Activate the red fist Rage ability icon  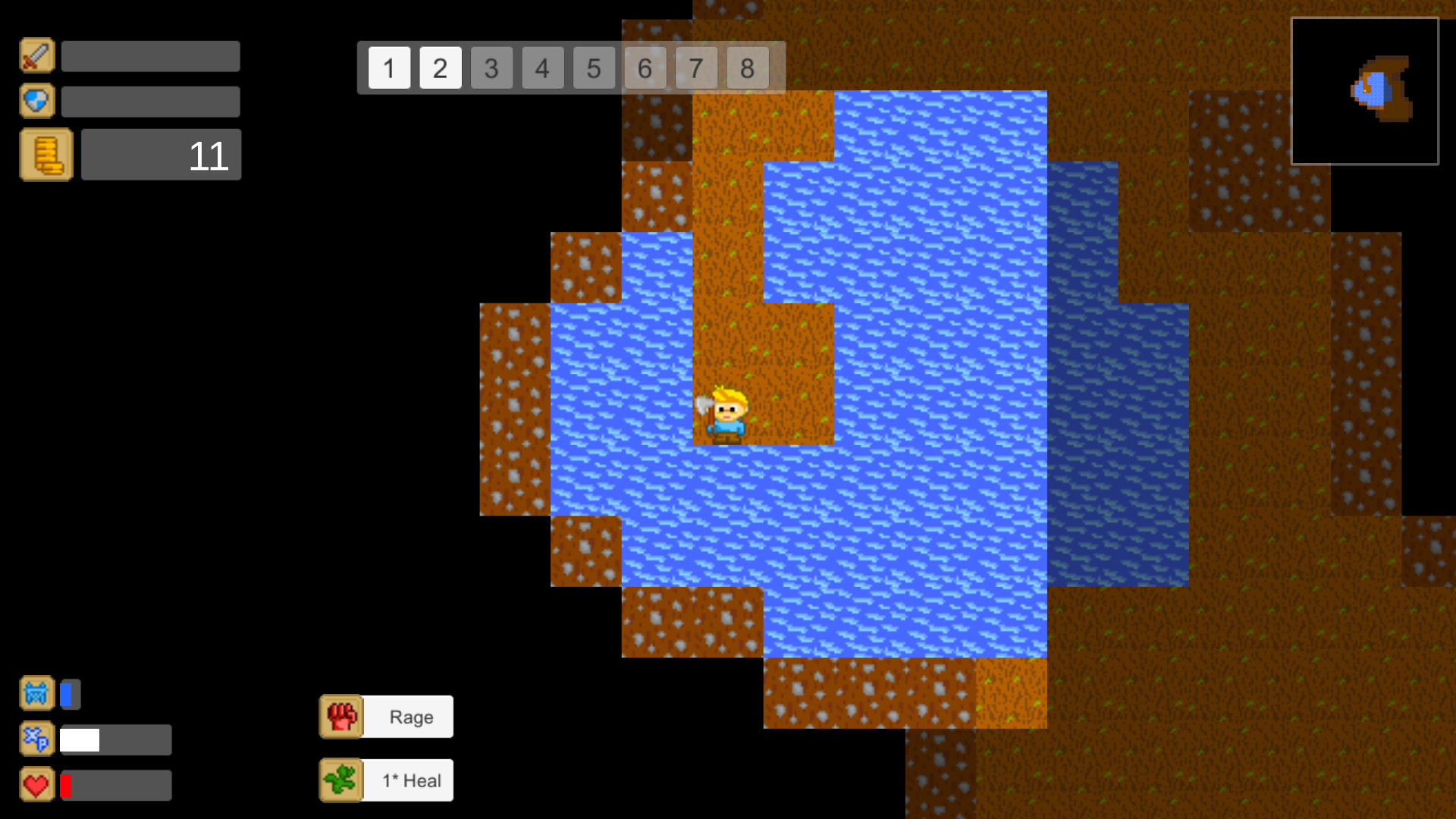click(x=341, y=716)
